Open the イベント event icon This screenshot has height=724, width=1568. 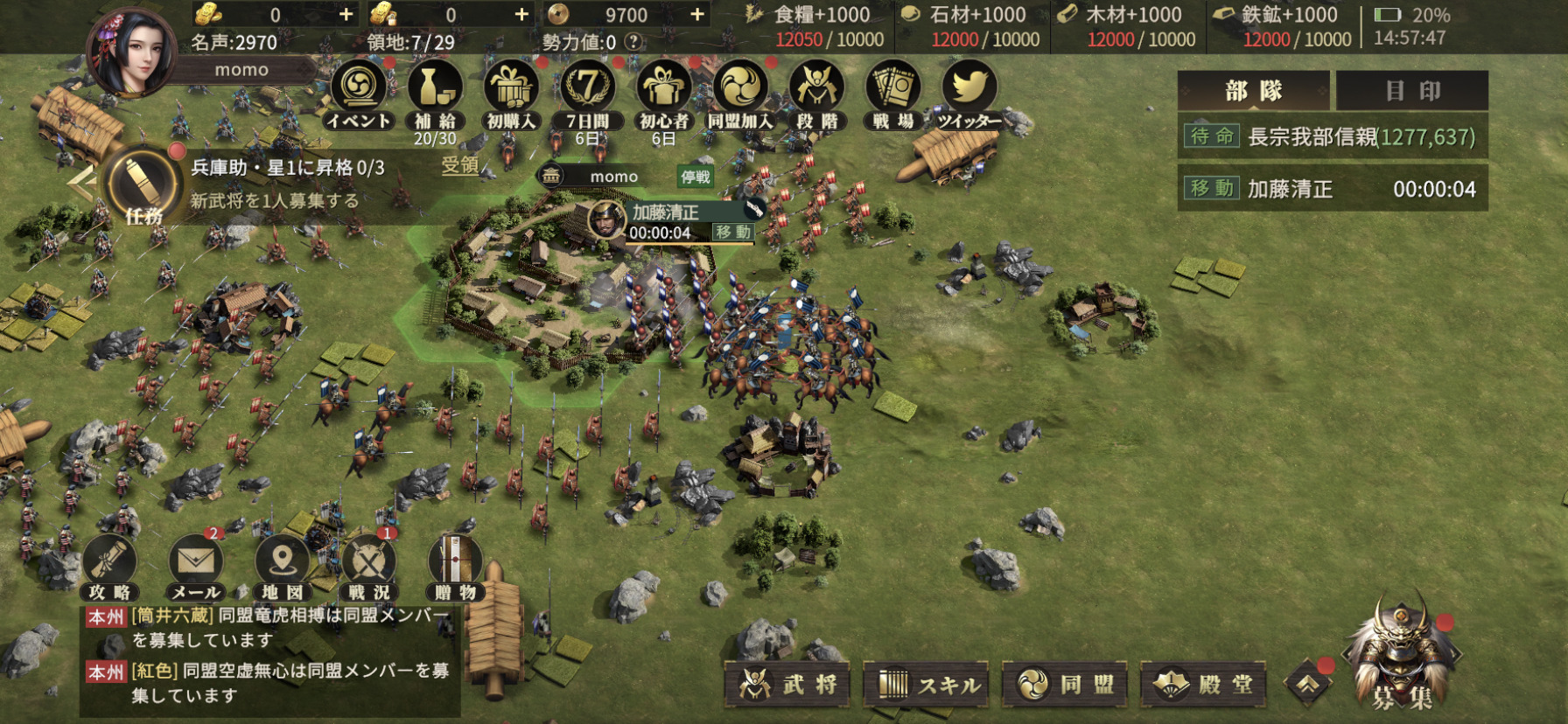[x=359, y=94]
